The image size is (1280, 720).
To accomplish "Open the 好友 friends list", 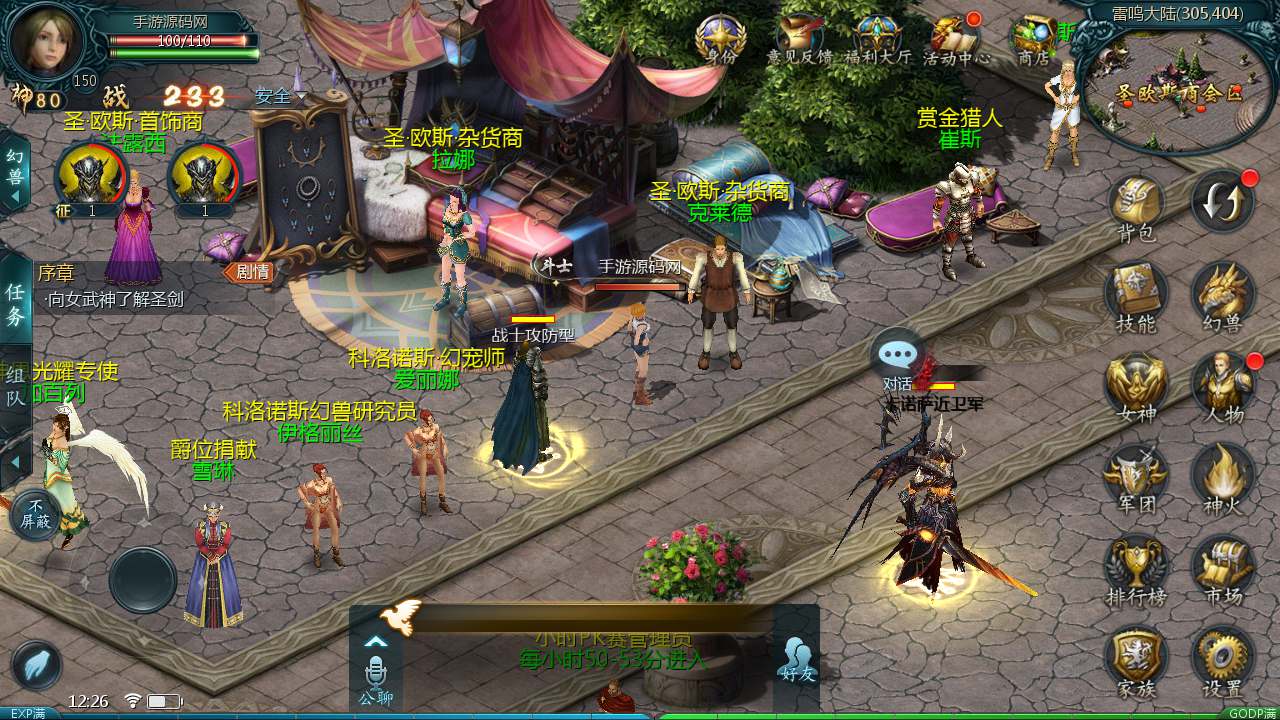I will point(796,658).
